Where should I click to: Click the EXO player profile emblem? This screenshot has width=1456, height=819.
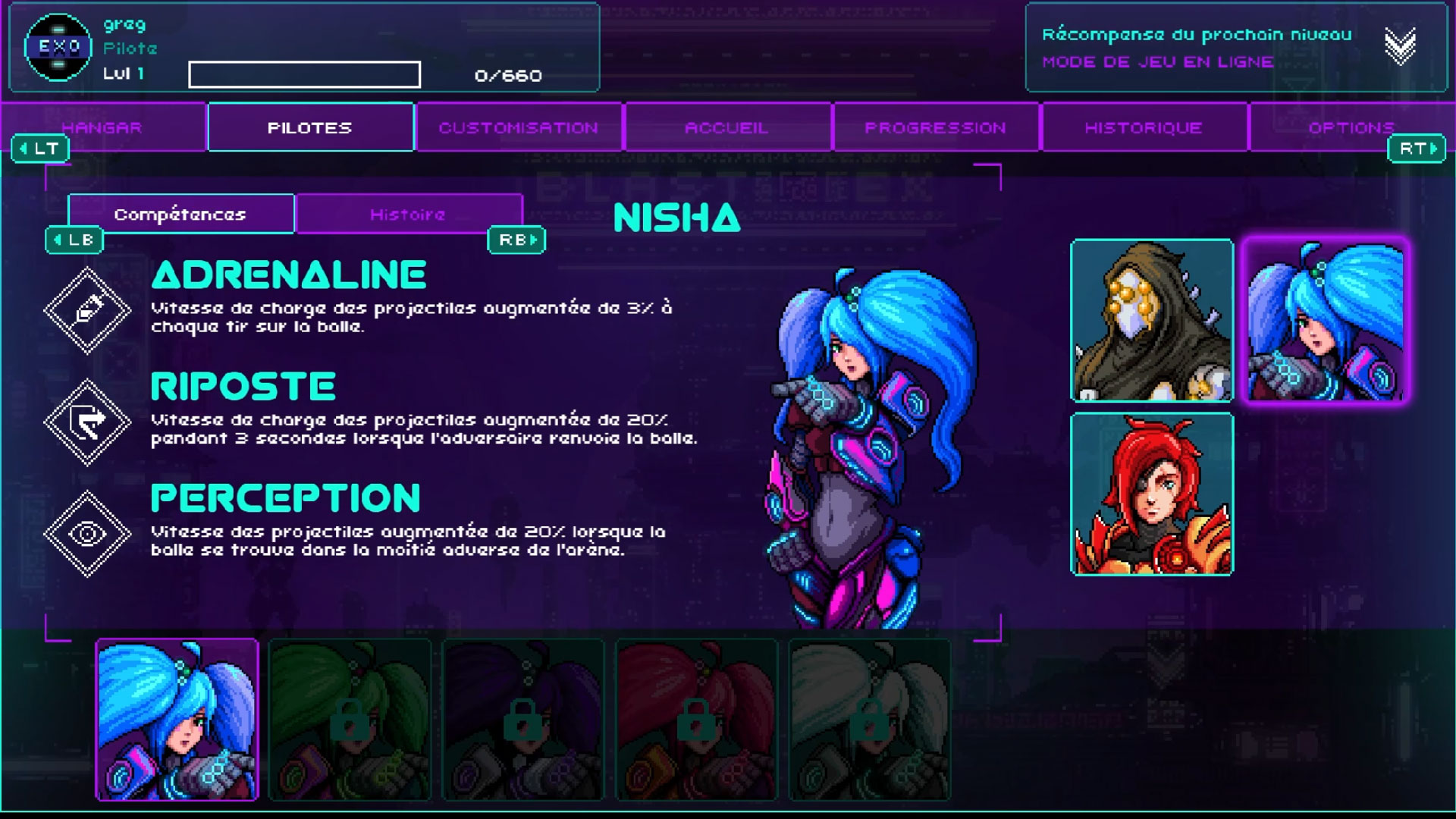coord(58,47)
